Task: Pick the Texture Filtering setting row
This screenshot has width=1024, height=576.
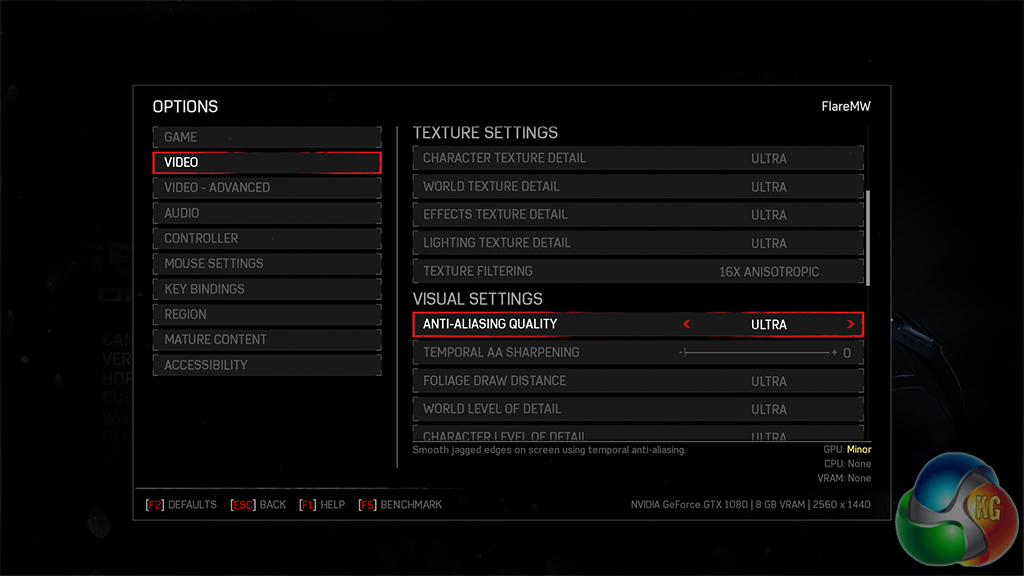Action: tap(637, 271)
